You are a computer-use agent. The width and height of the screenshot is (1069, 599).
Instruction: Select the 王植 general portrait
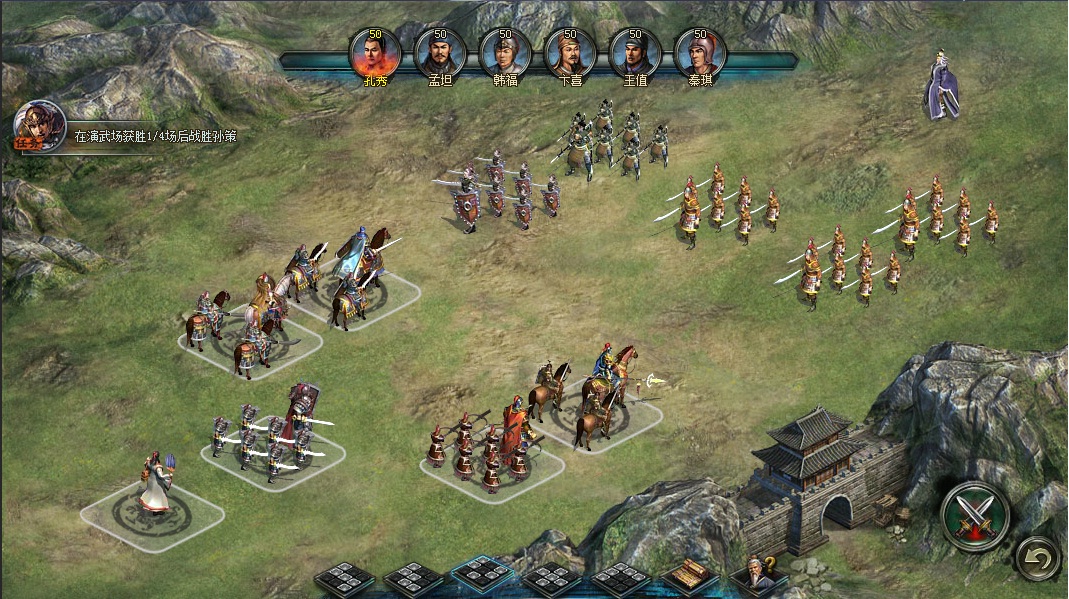point(635,53)
